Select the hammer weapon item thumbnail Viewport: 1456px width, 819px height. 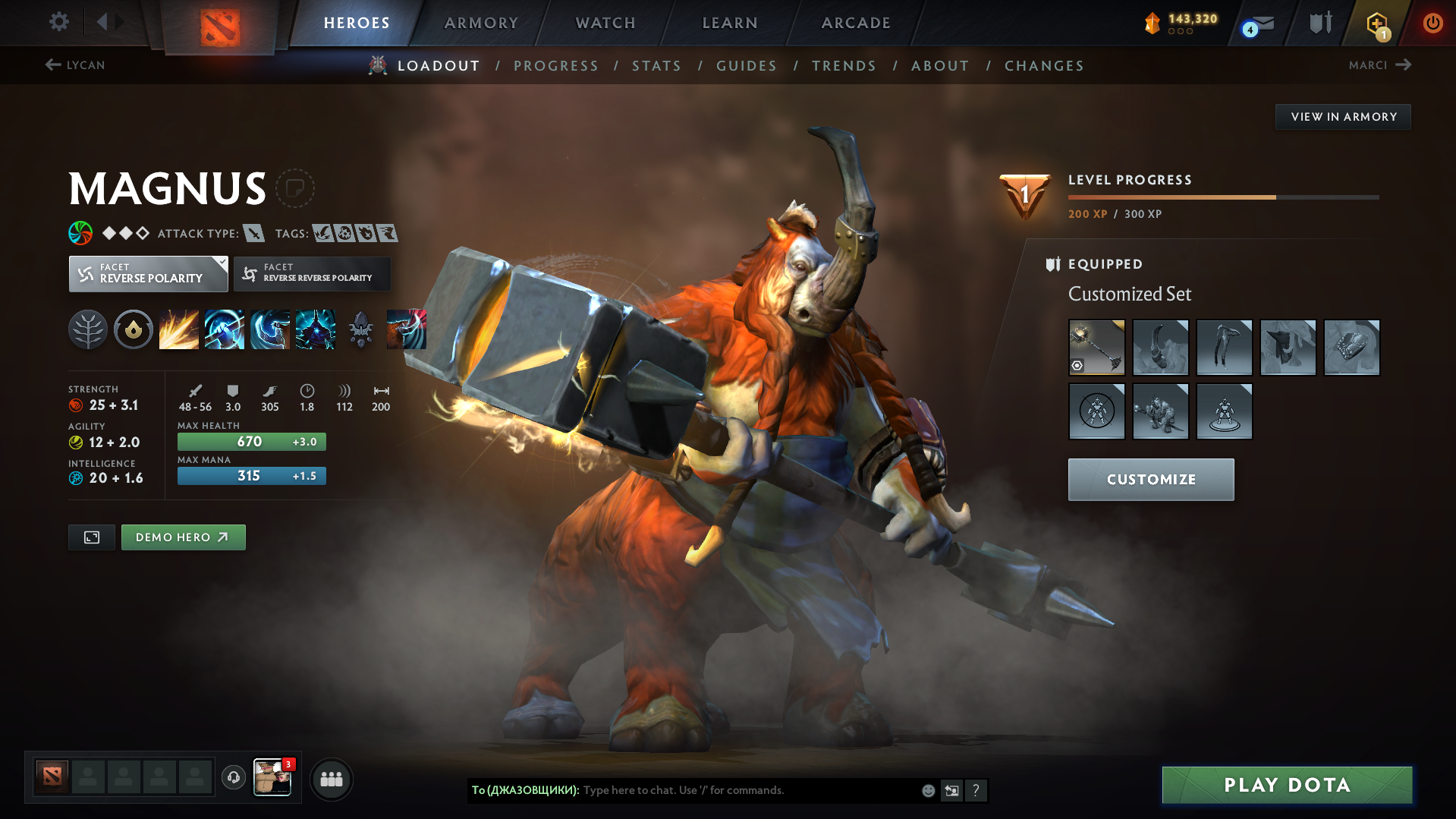(1096, 348)
